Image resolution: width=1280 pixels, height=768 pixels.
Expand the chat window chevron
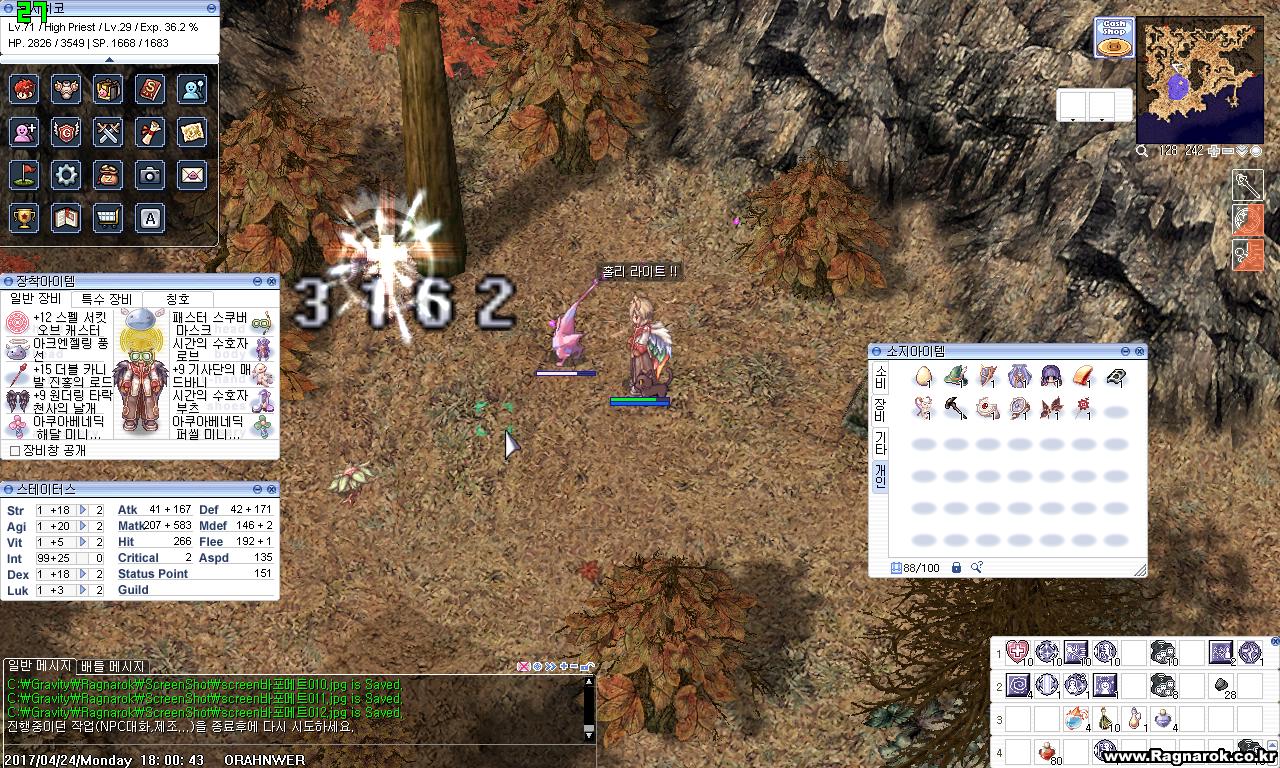tap(552, 666)
